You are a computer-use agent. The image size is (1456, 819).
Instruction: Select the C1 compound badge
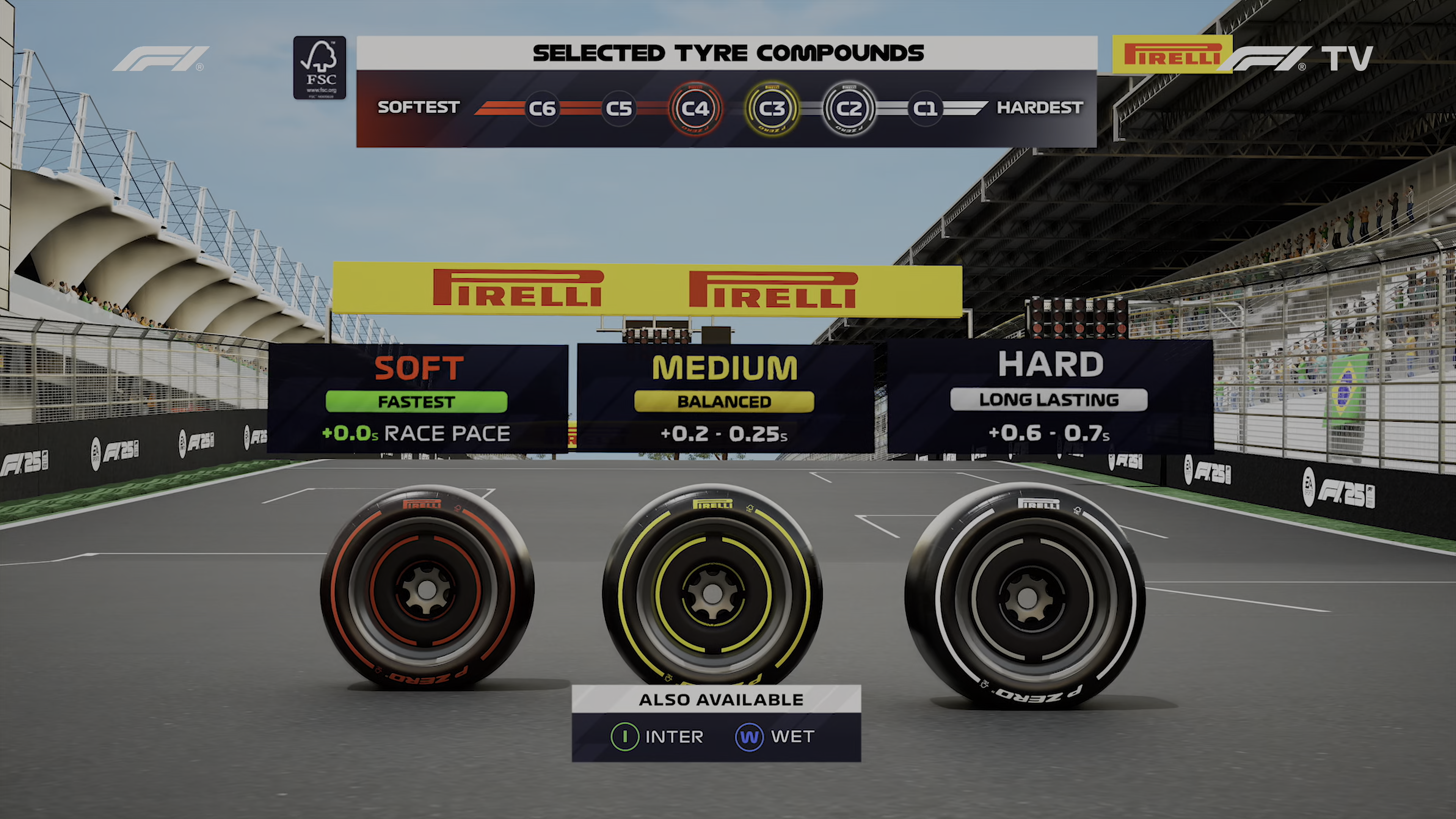(x=925, y=108)
